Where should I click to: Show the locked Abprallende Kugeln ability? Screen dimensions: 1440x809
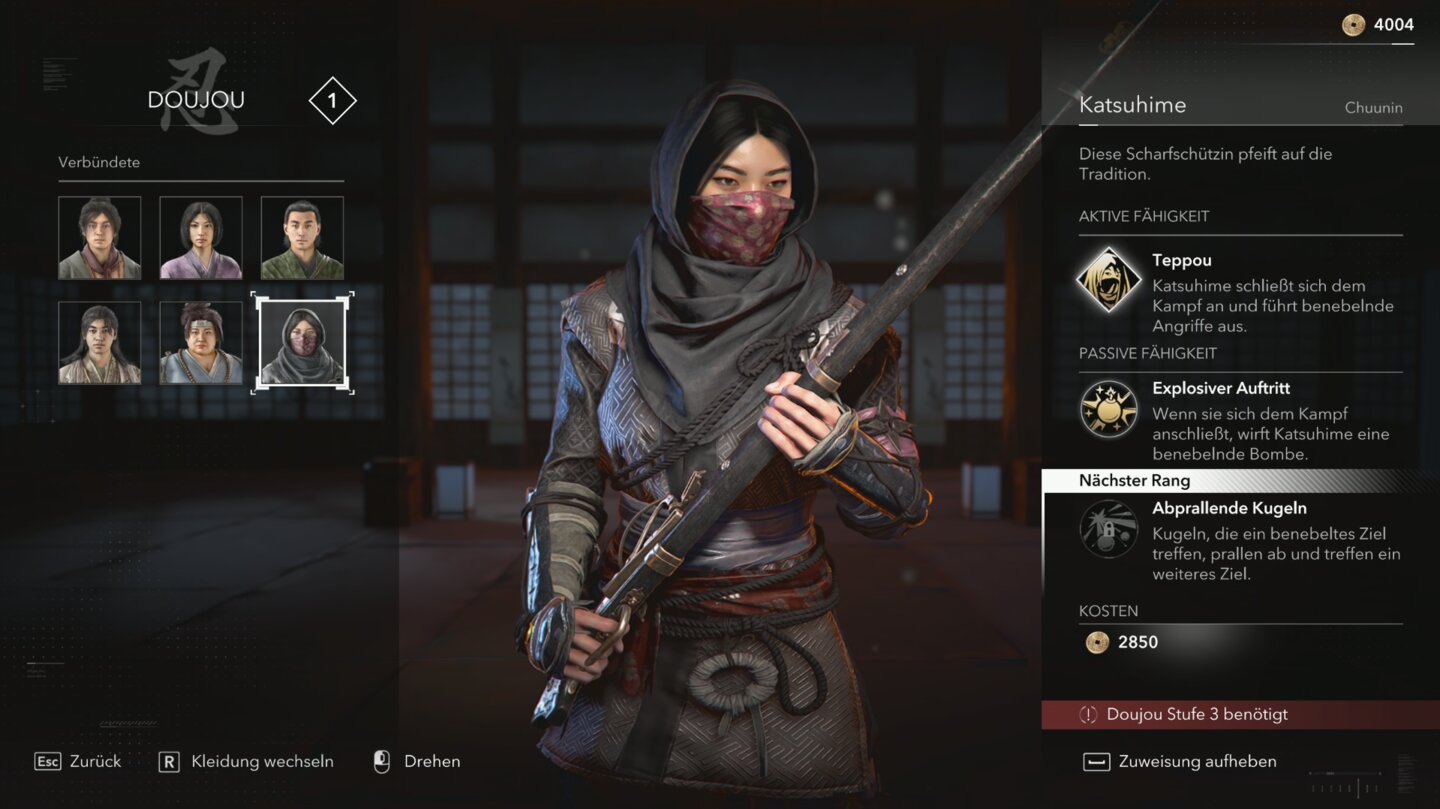point(1108,529)
